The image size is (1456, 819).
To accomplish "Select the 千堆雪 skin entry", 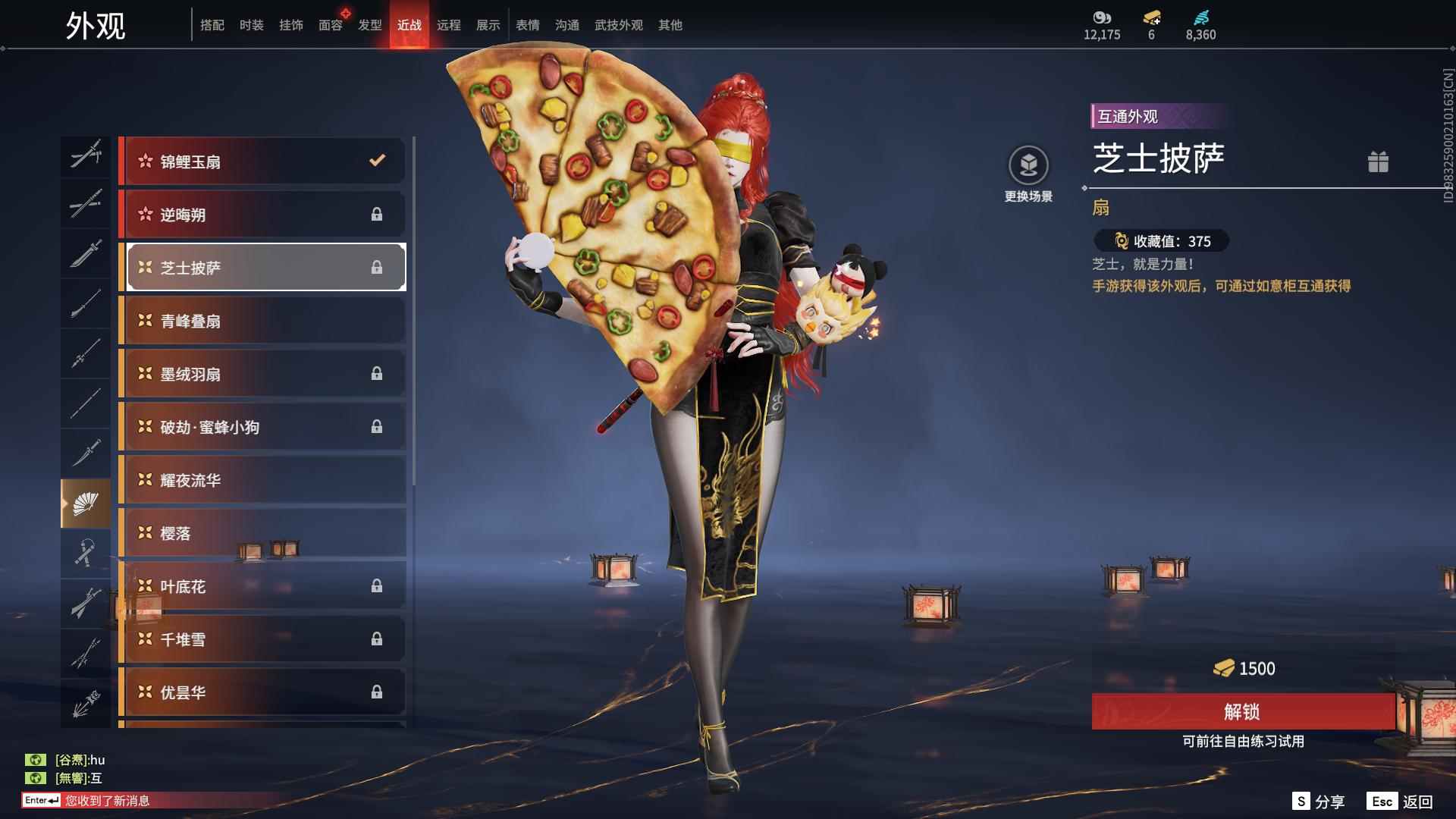I will coord(262,639).
